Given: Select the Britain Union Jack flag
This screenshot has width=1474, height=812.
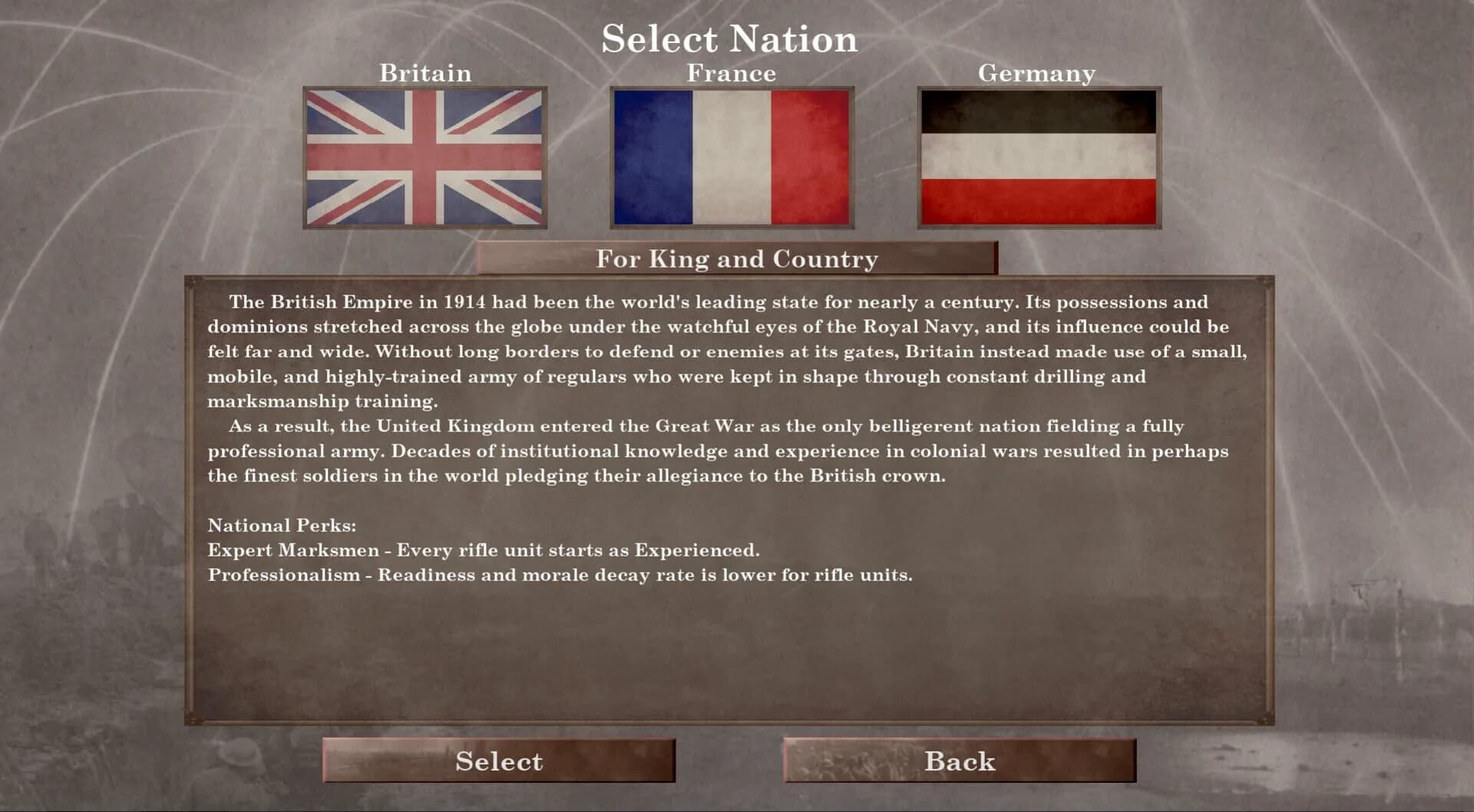Looking at the screenshot, I should pos(426,157).
